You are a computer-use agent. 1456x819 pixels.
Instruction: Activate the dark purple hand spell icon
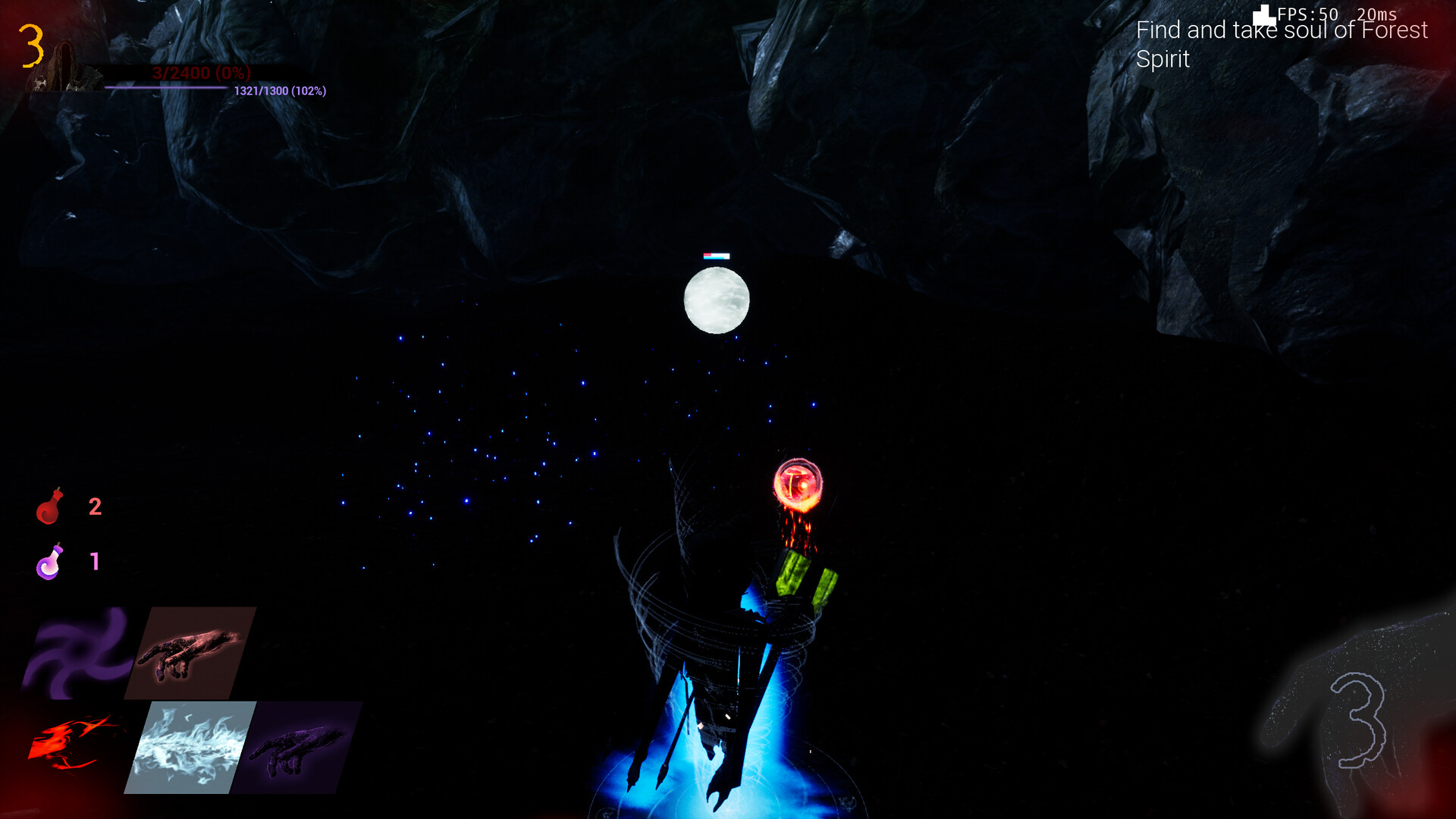[296, 751]
